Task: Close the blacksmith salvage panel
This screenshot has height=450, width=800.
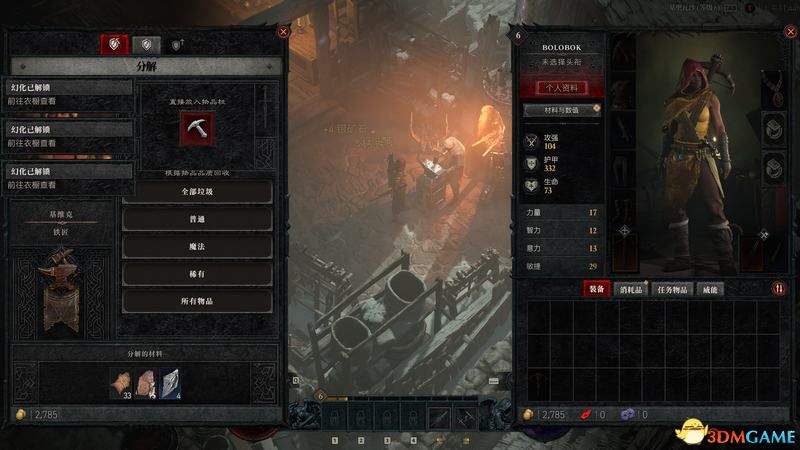Action: click(x=284, y=32)
